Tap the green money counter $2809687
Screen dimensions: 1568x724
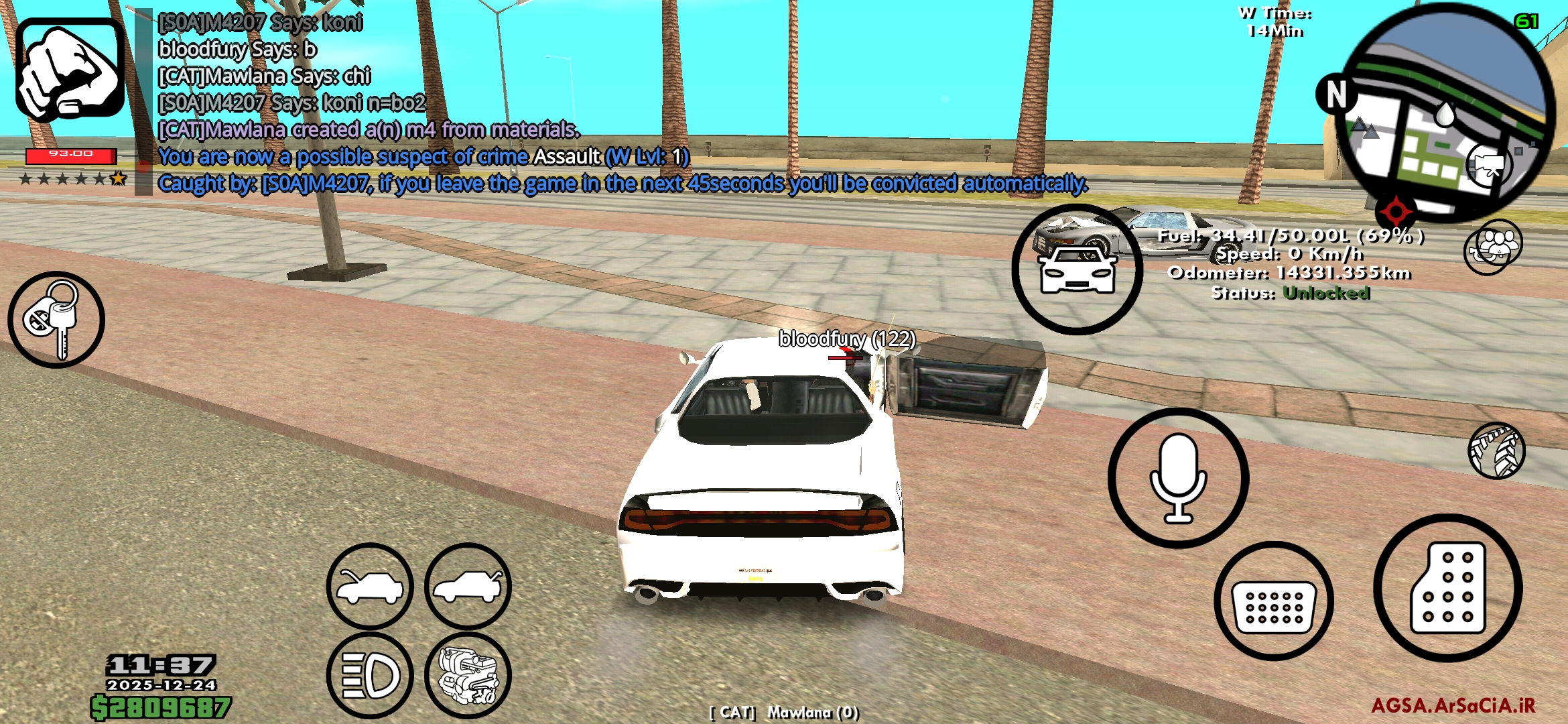coord(164,707)
